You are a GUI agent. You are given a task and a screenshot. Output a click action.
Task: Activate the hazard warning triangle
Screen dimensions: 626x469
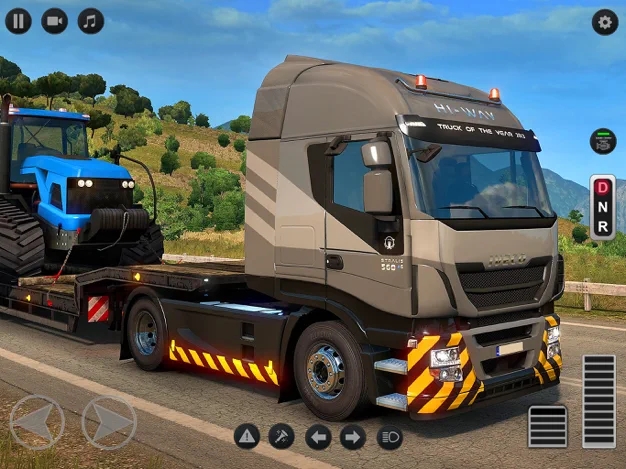coord(247,436)
